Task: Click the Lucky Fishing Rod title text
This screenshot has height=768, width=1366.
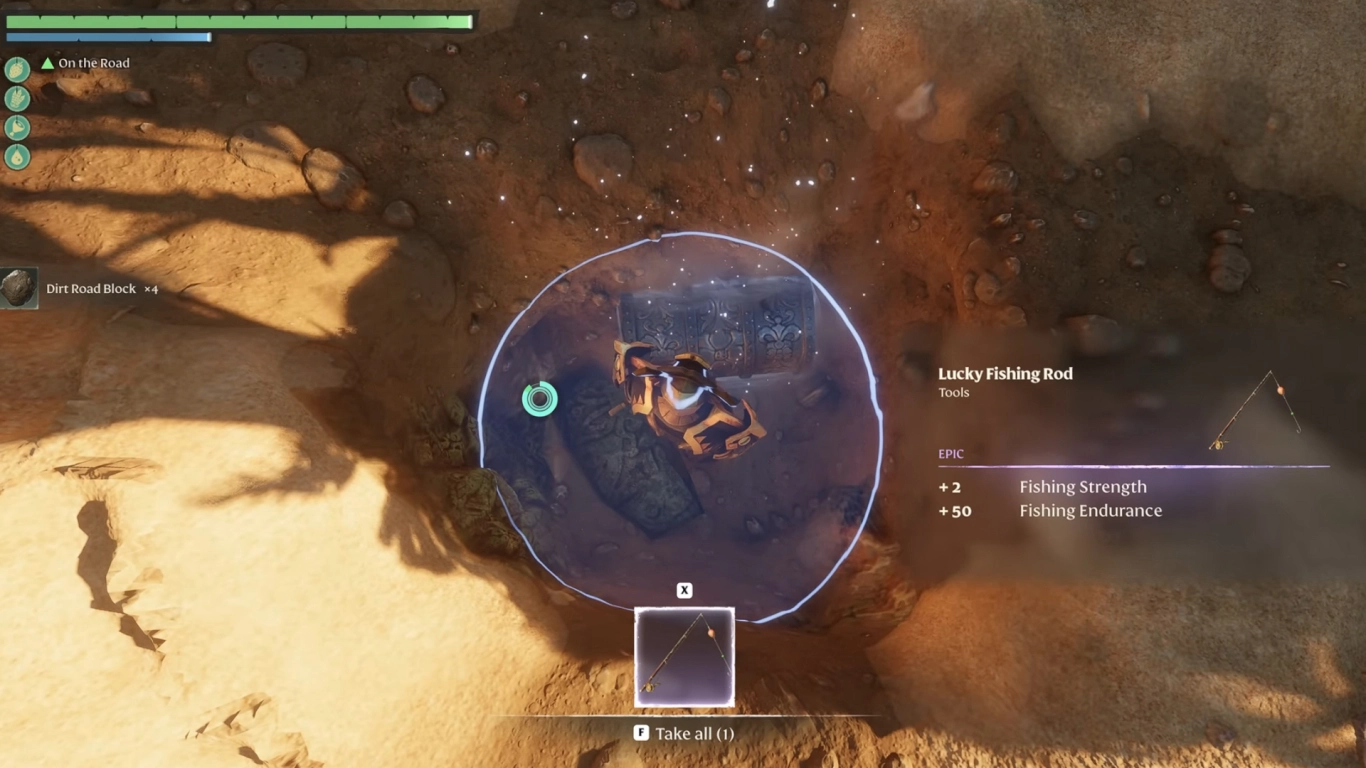Action: pos(1005,373)
